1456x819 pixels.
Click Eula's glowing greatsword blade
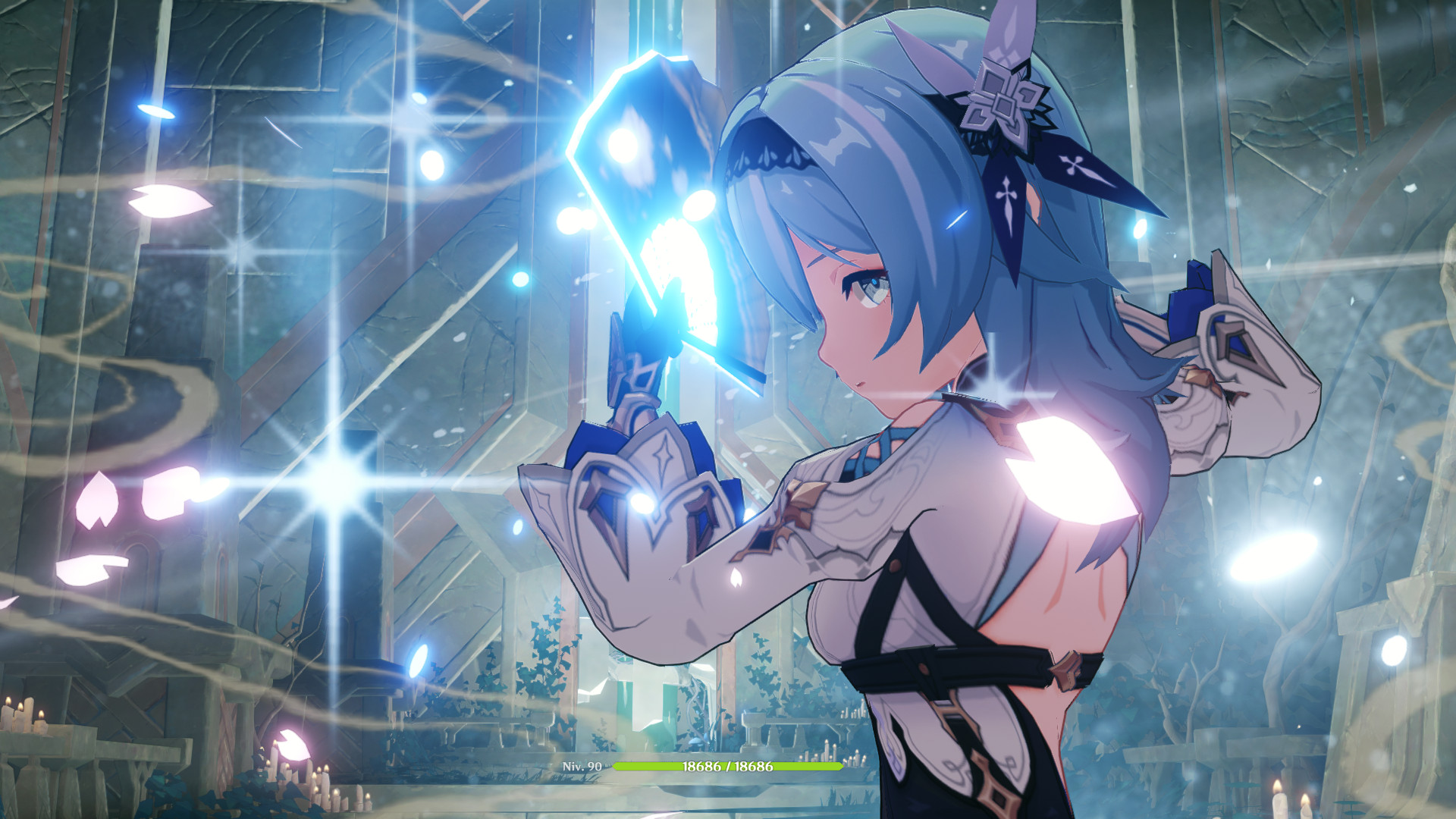(x=660, y=174)
